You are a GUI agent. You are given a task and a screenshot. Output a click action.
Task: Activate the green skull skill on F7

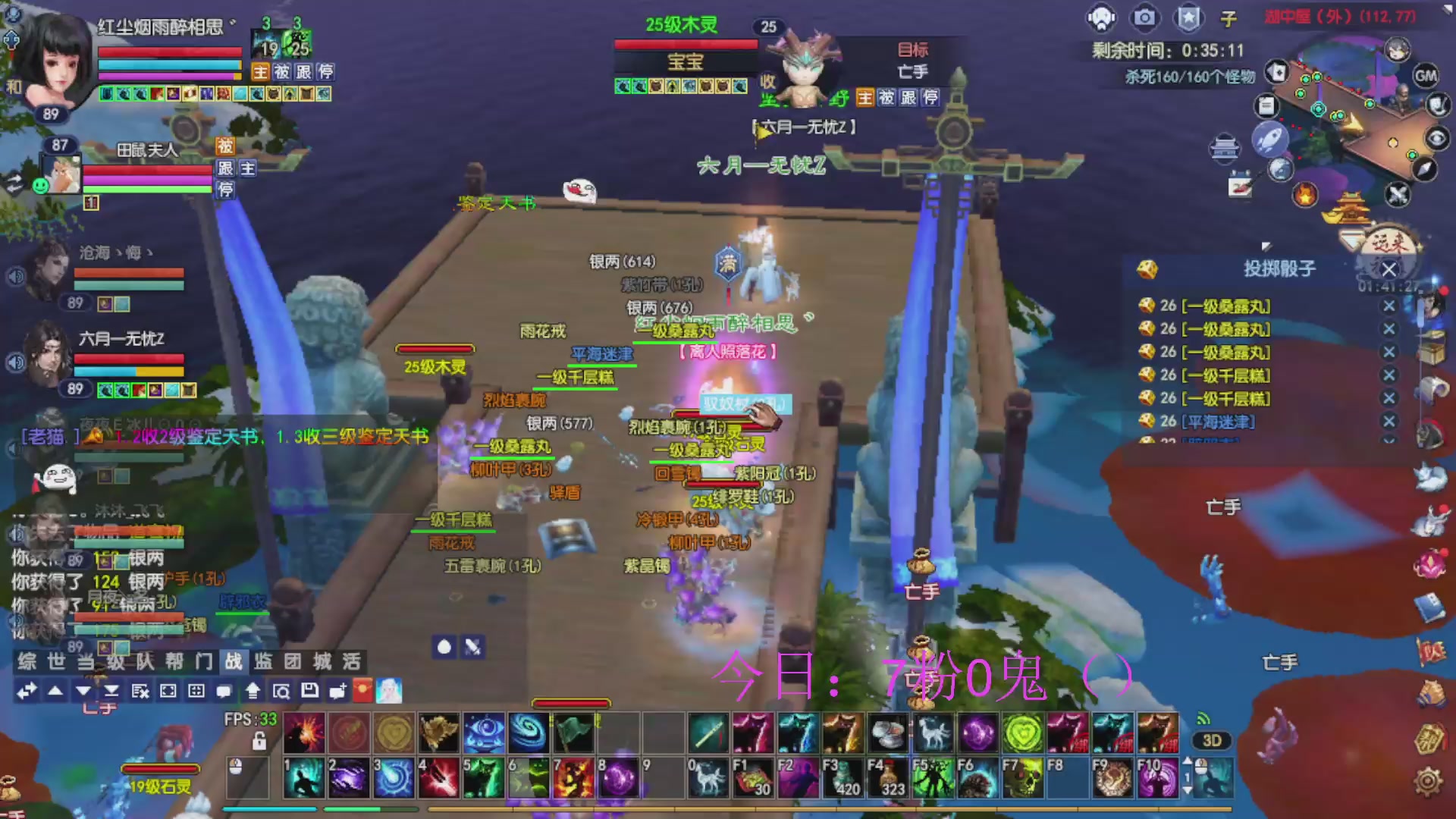click(x=1021, y=778)
